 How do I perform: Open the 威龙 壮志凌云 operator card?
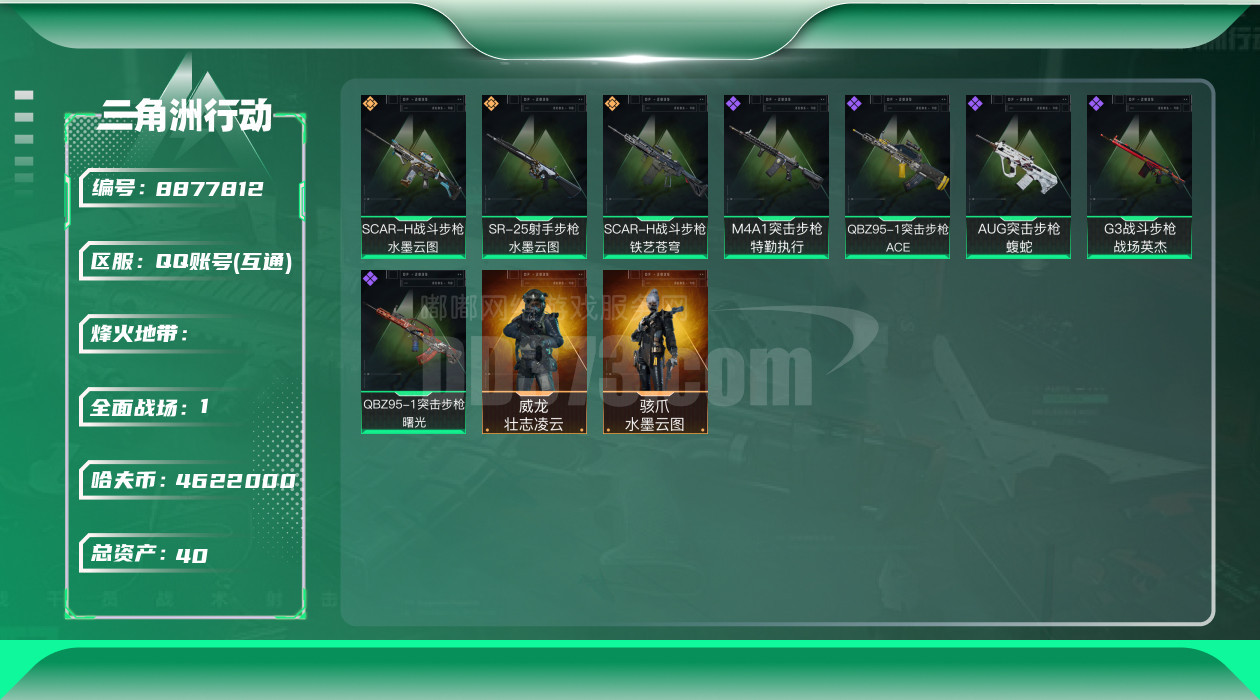534,351
